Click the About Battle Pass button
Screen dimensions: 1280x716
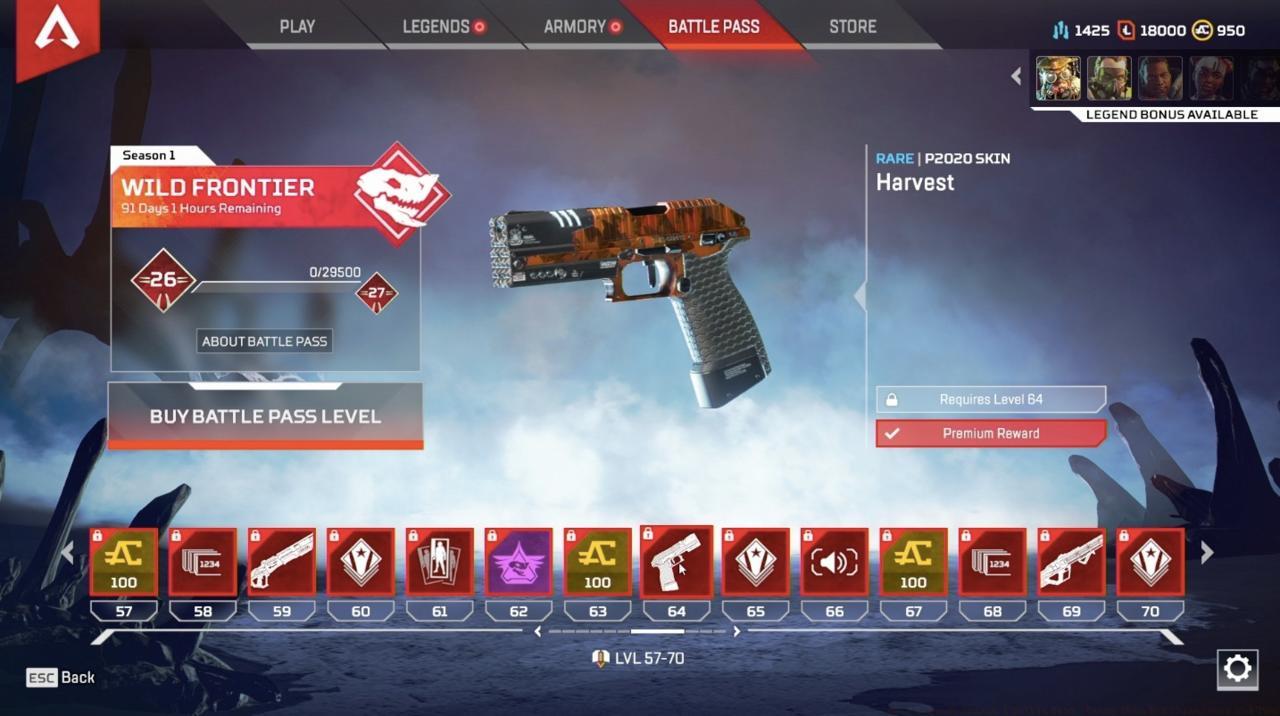(264, 341)
